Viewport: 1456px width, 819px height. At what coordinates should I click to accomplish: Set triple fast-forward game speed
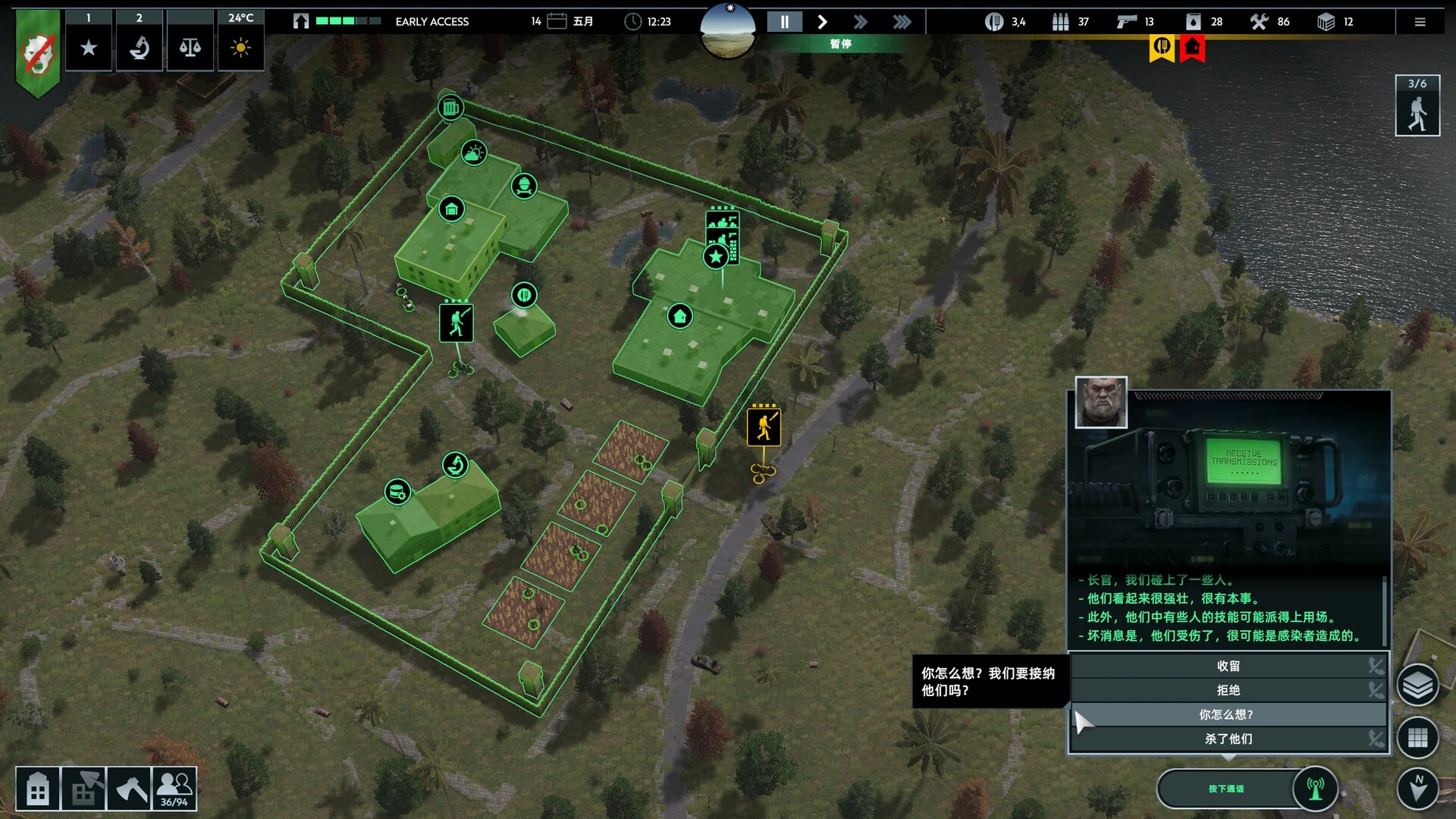tap(902, 22)
